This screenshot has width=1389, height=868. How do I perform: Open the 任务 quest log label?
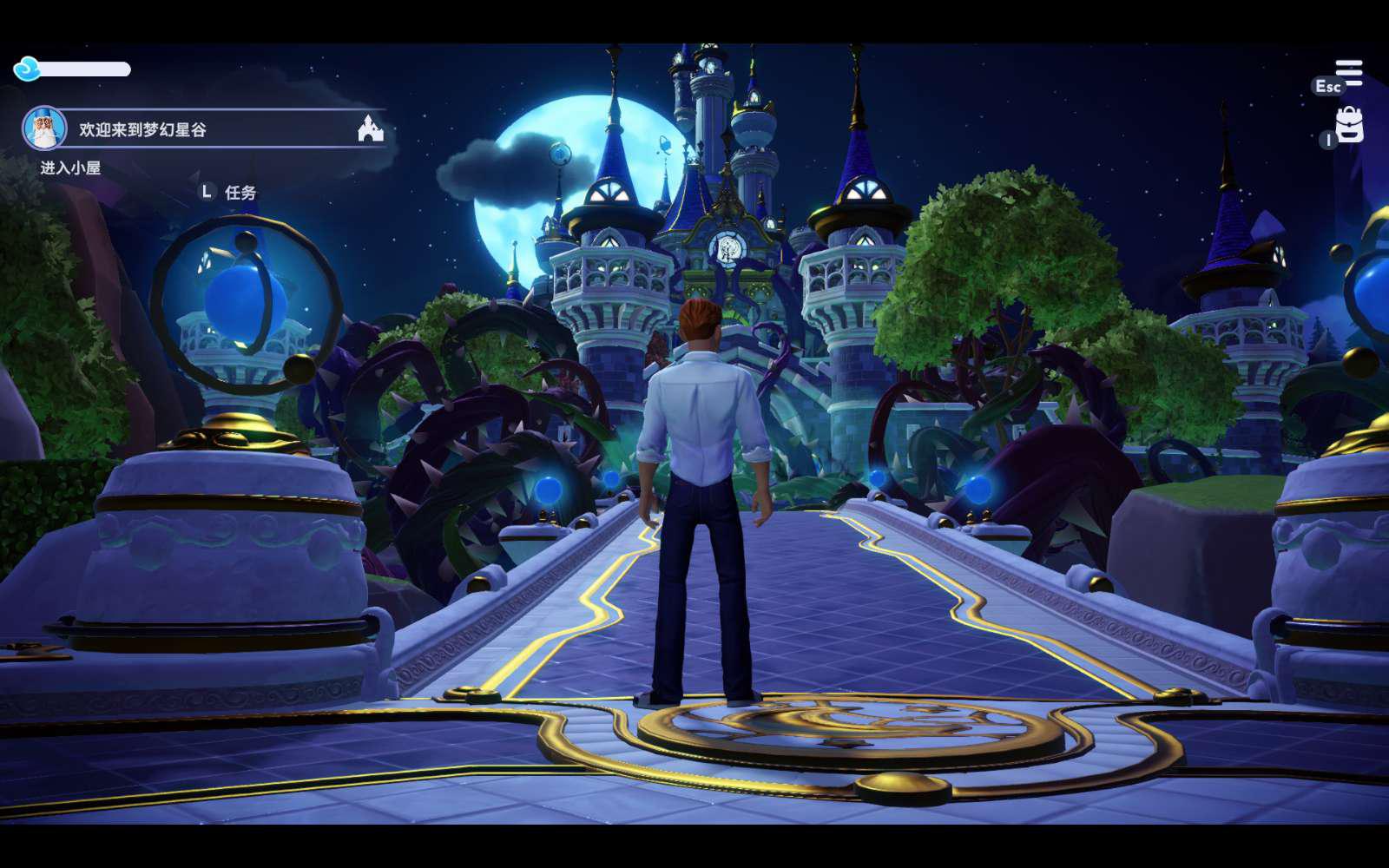tap(240, 193)
